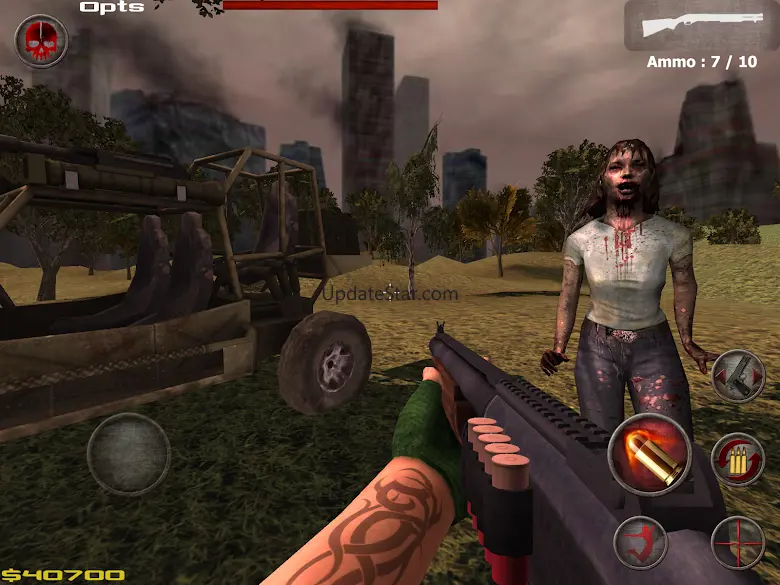Tap the round movement joystick pad
Viewport: 780px width, 585px height.
click(128, 454)
